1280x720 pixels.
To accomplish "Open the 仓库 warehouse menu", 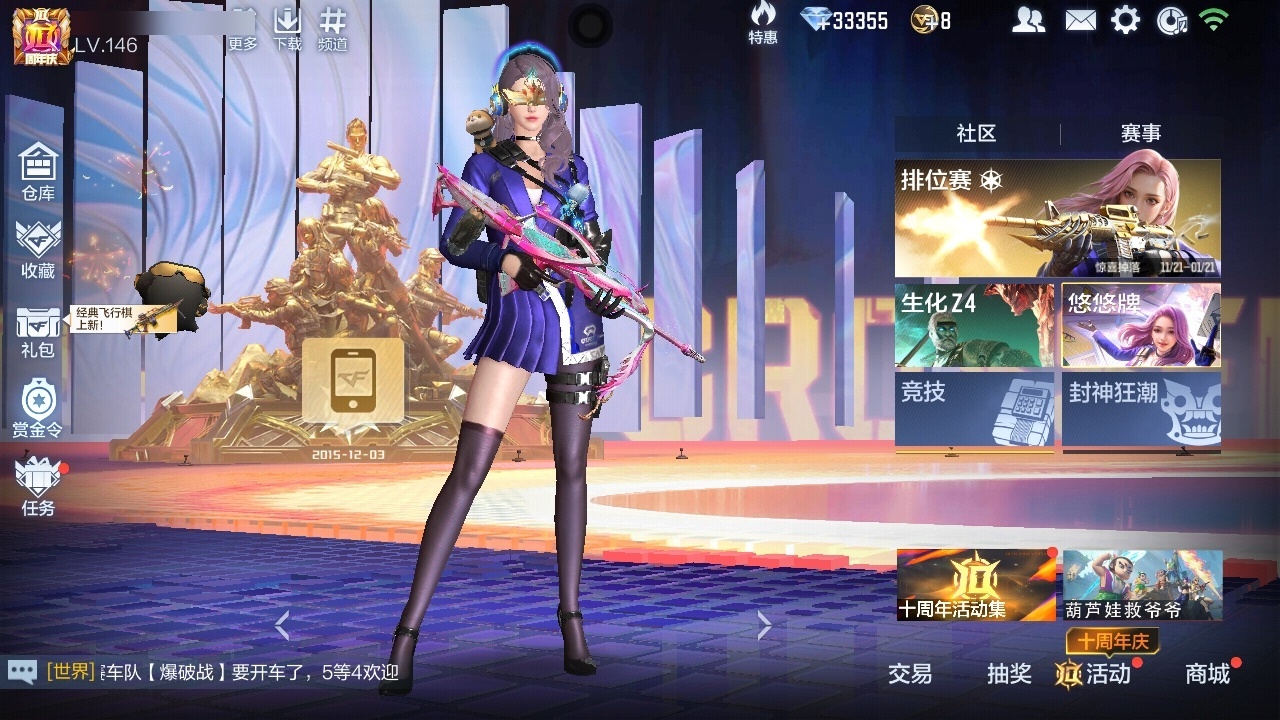I will coord(38,171).
